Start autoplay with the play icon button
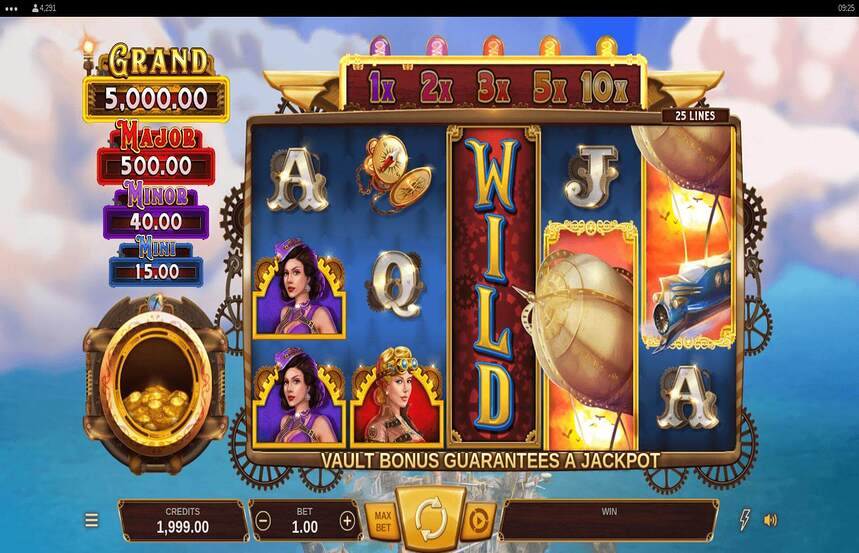Viewport: 859px width, 553px height. (478, 520)
